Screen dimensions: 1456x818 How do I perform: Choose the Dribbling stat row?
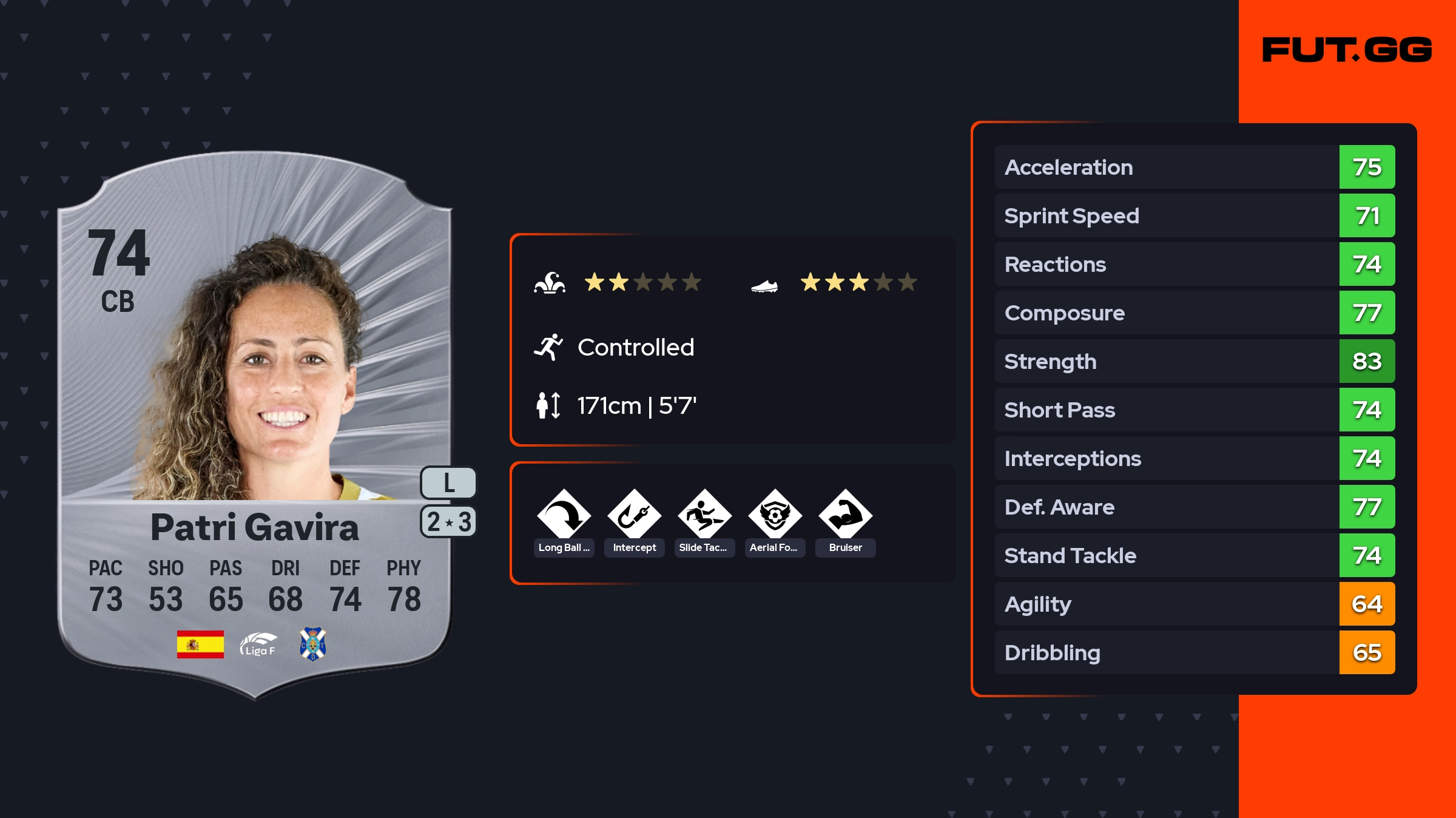tap(1194, 652)
